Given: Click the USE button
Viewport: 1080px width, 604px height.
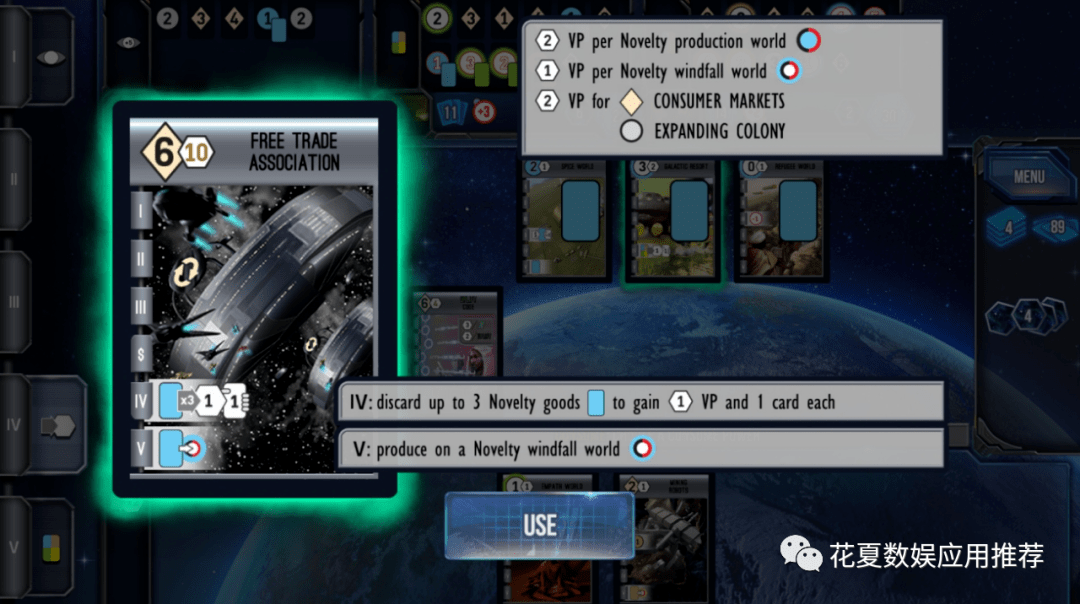Looking at the screenshot, I should [x=539, y=525].
